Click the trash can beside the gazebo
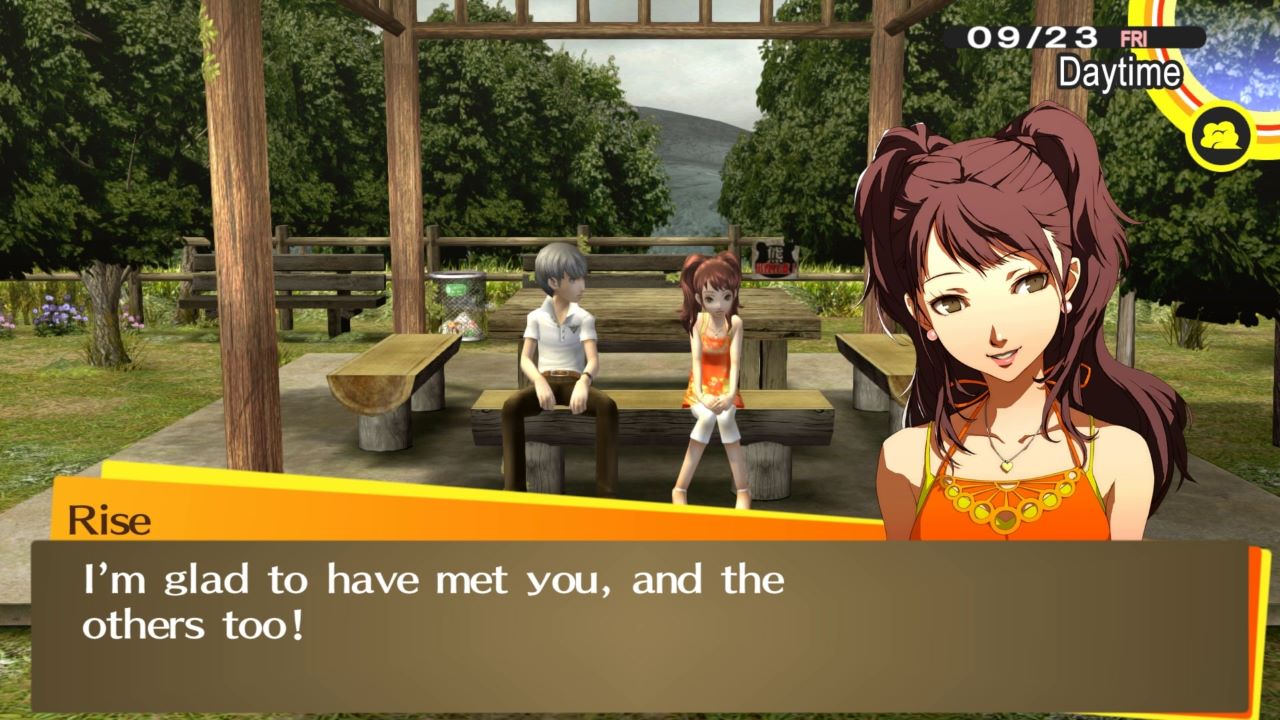 [458, 305]
